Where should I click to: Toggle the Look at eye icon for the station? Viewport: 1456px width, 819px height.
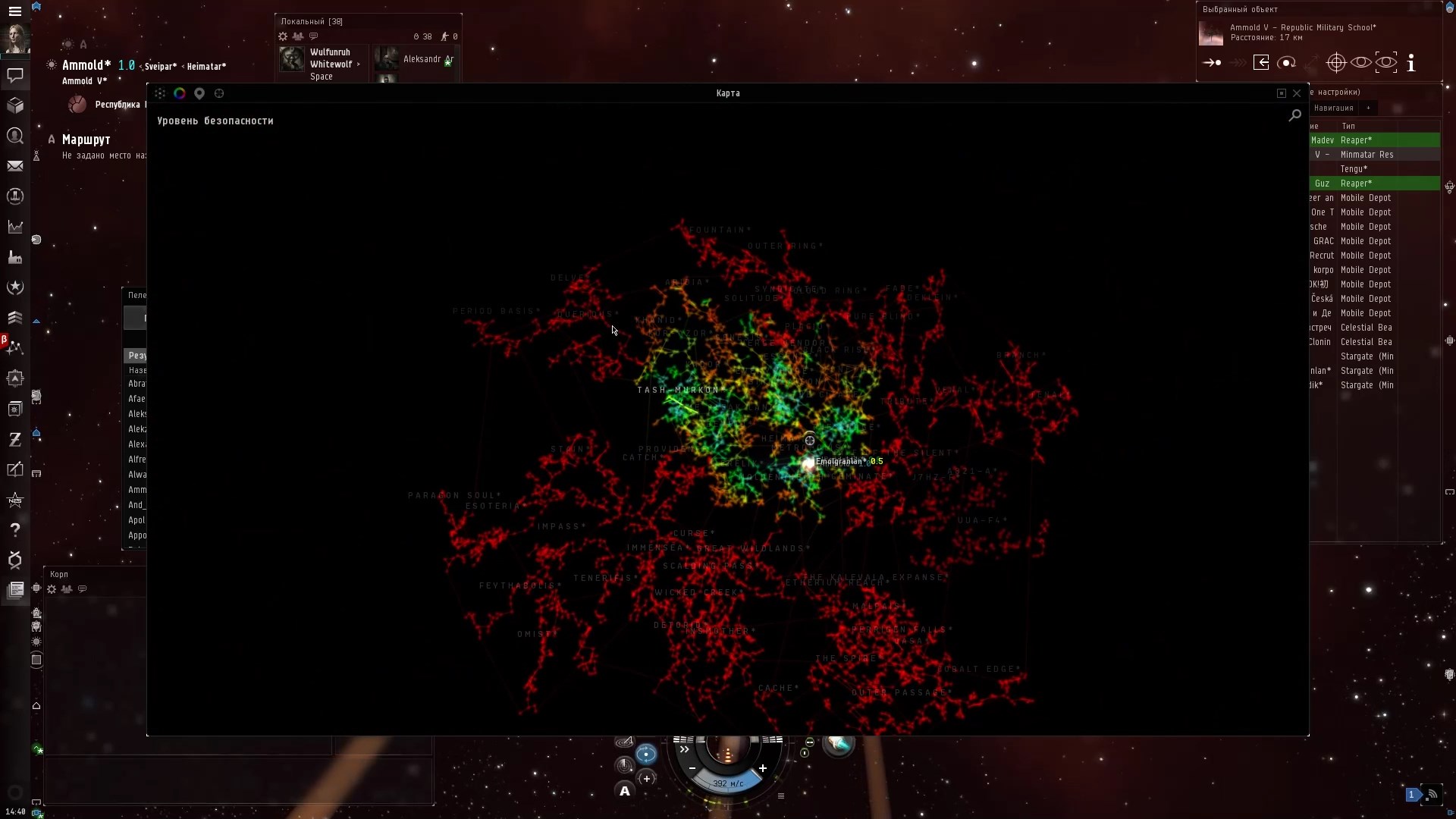click(1360, 62)
